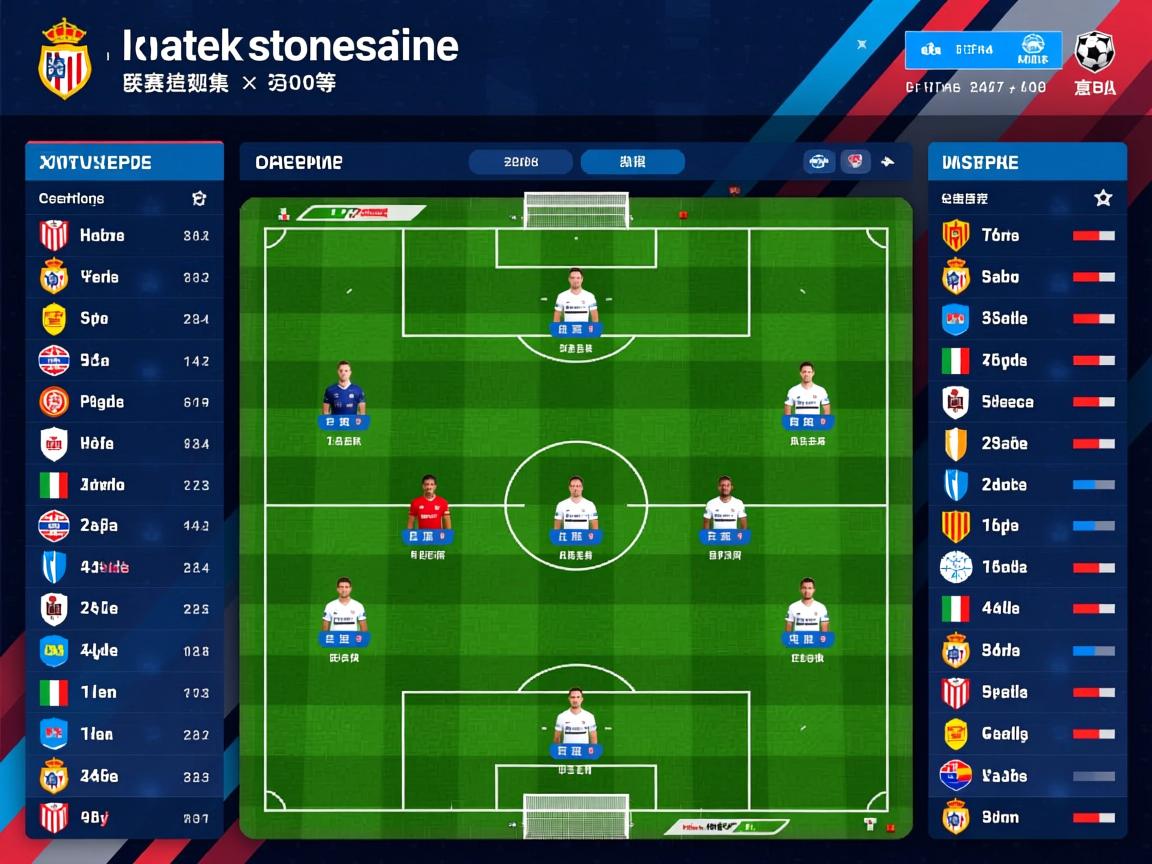Viewport: 1152px width, 864px height.
Task: Switch to the left pill tab above pitch
Action: [x=521, y=162]
